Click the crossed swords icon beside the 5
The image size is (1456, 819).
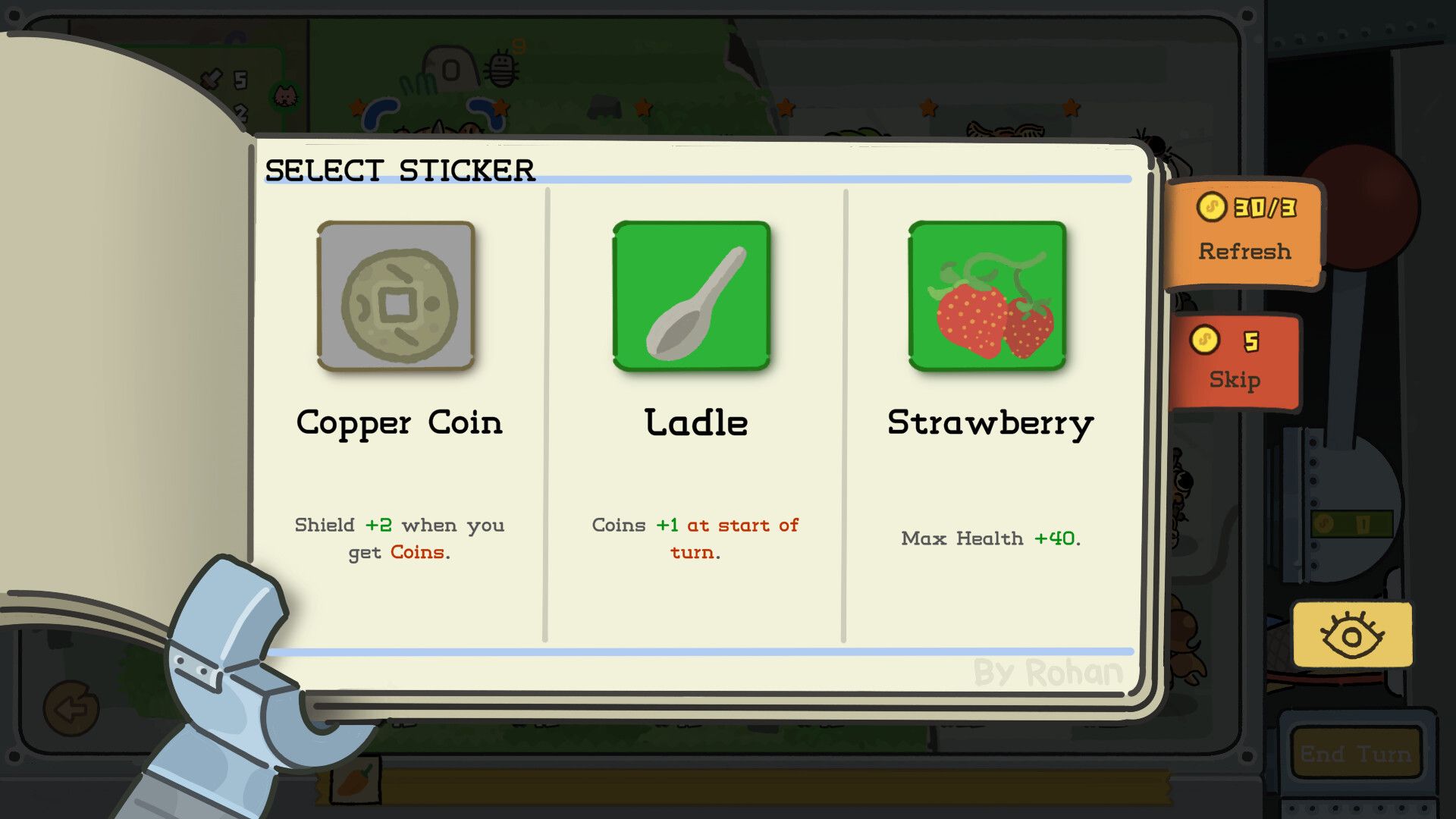coord(212,78)
